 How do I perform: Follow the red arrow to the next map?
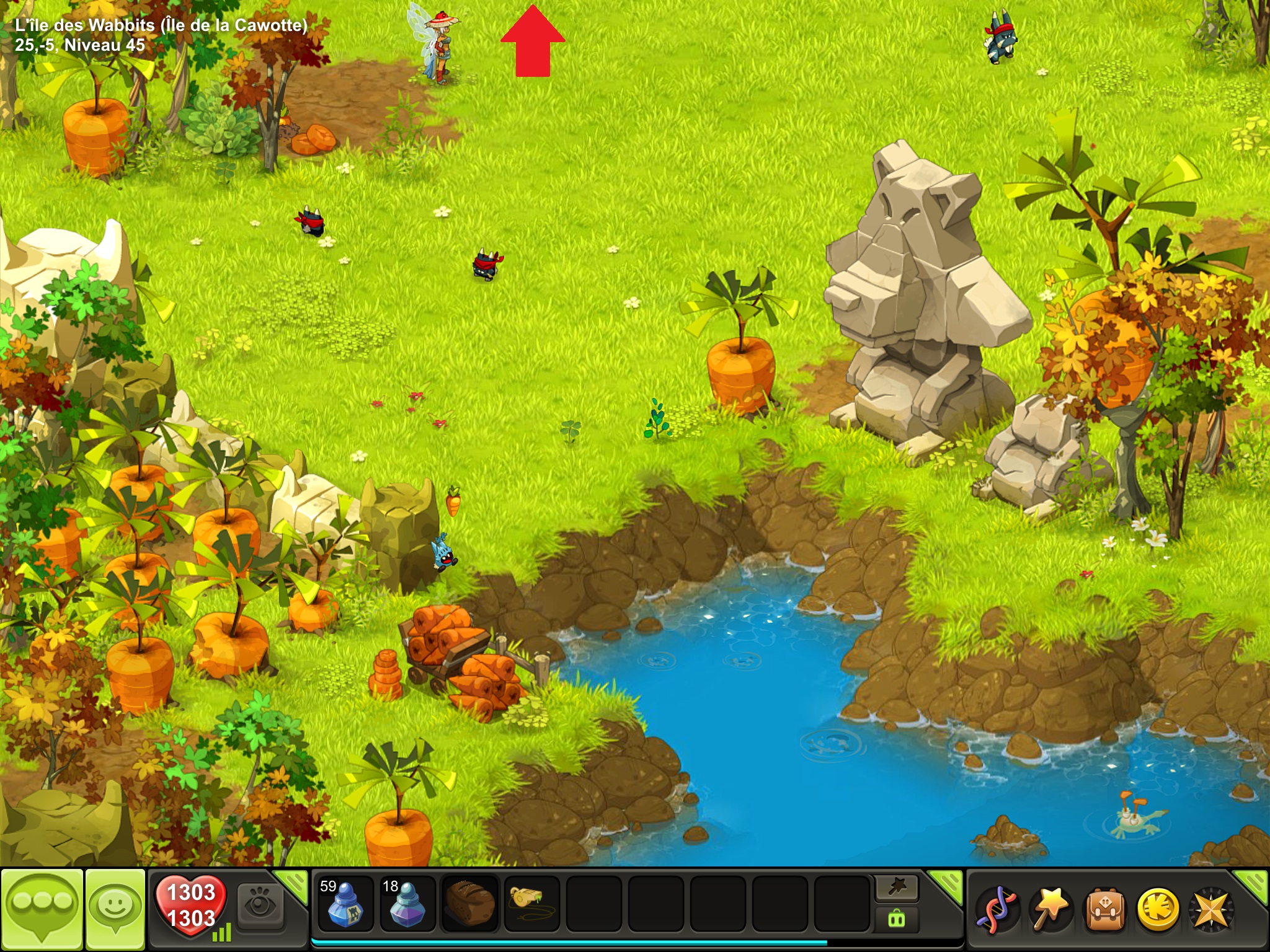pos(533,42)
